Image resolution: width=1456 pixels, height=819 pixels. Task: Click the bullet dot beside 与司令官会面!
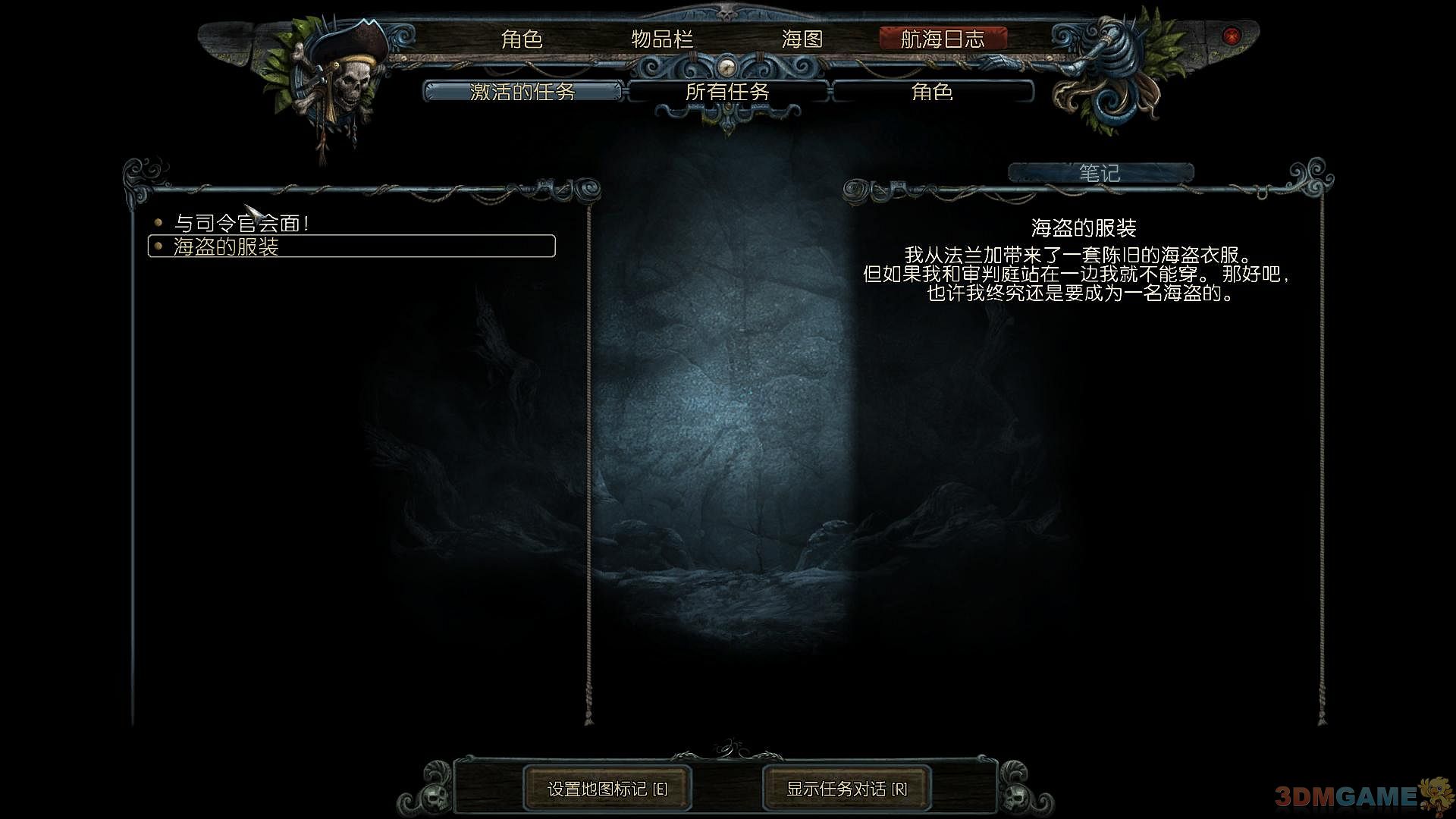pyautogui.click(x=157, y=222)
